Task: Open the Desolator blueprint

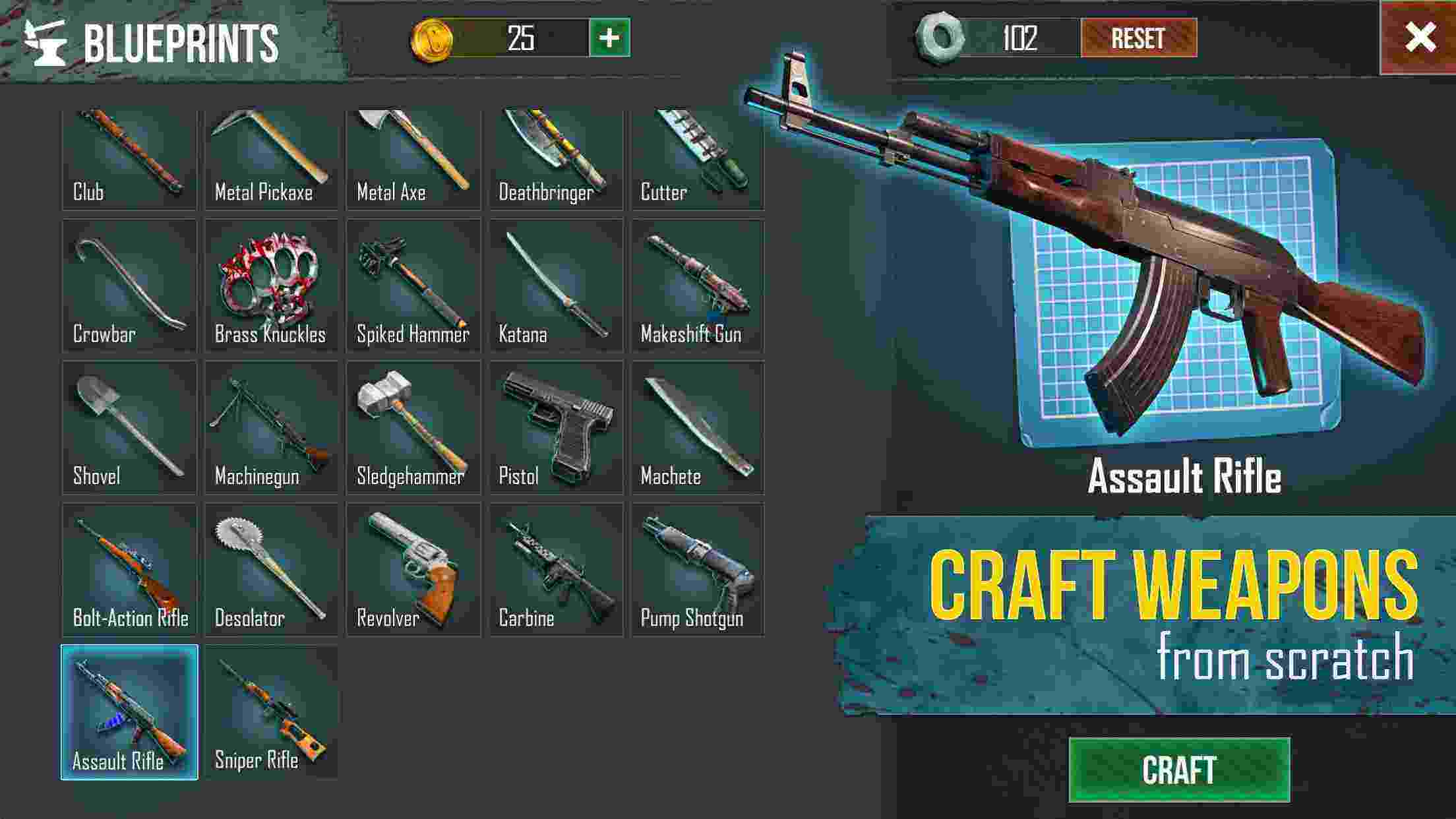Action: pos(272,570)
